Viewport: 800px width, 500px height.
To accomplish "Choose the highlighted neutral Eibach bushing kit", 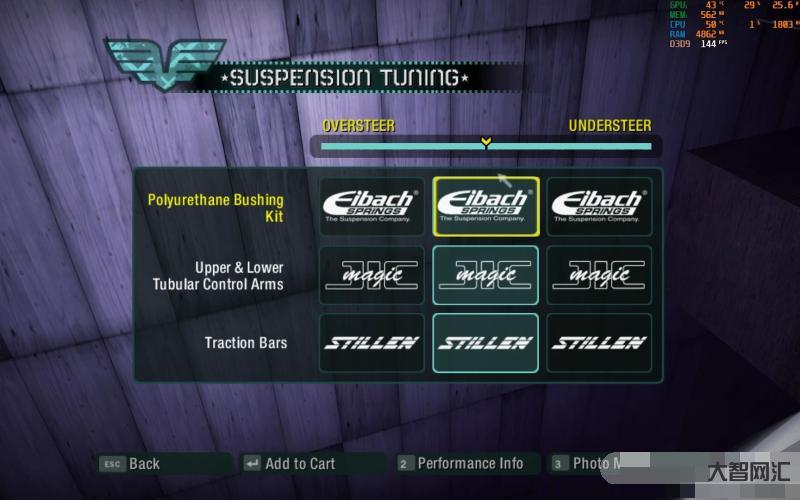I will [x=485, y=206].
